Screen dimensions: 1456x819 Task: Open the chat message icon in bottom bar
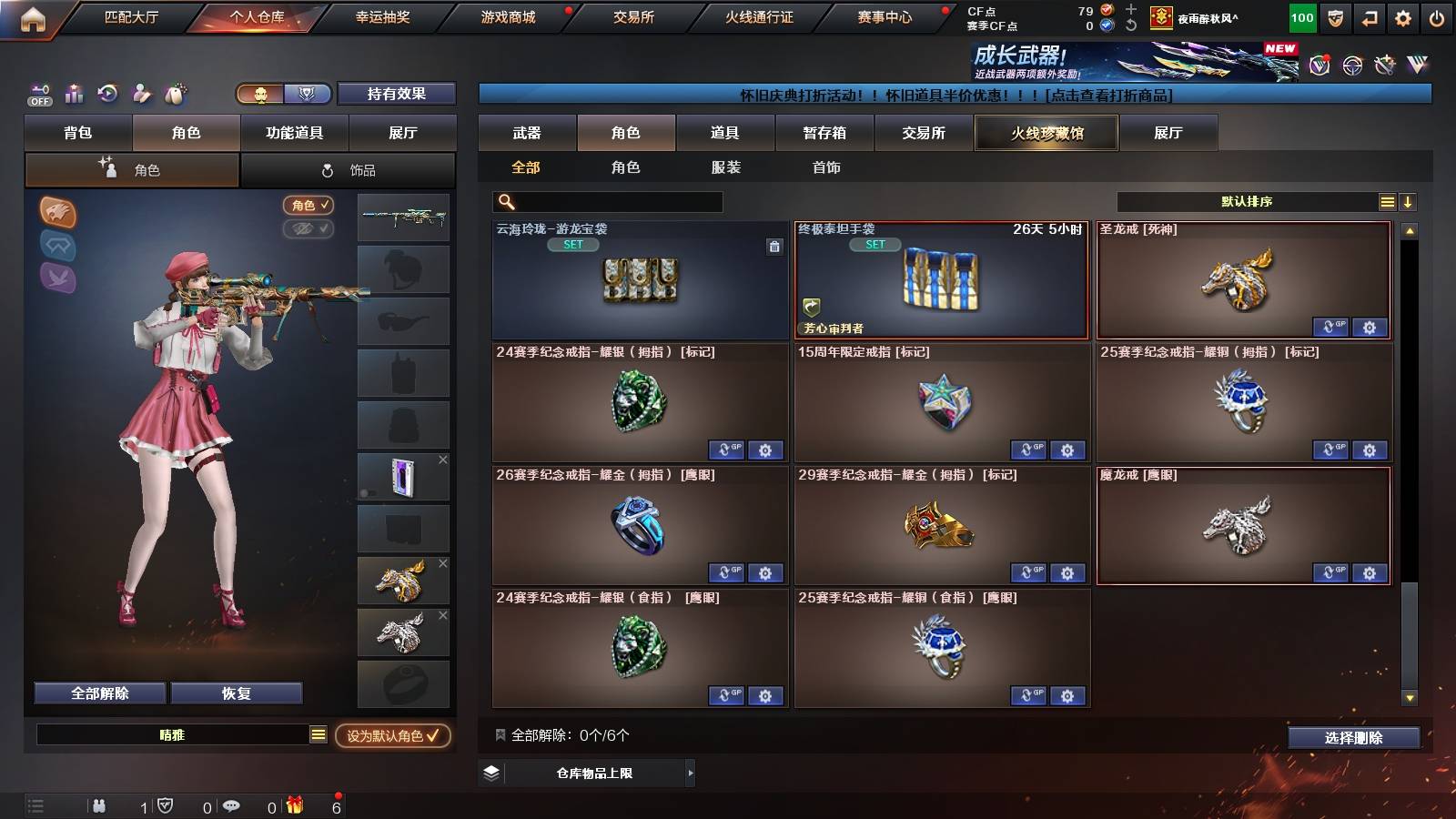(x=232, y=805)
